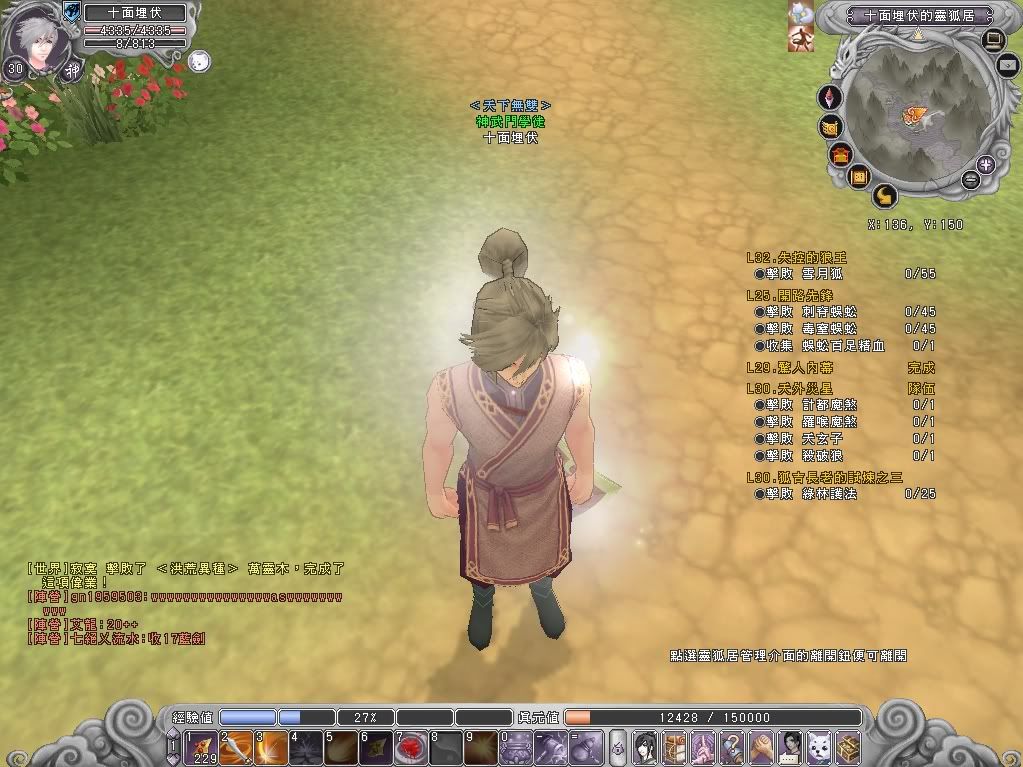1023x767 pixels.
Task: Open the circular minimap
Action: click(913, 117)
